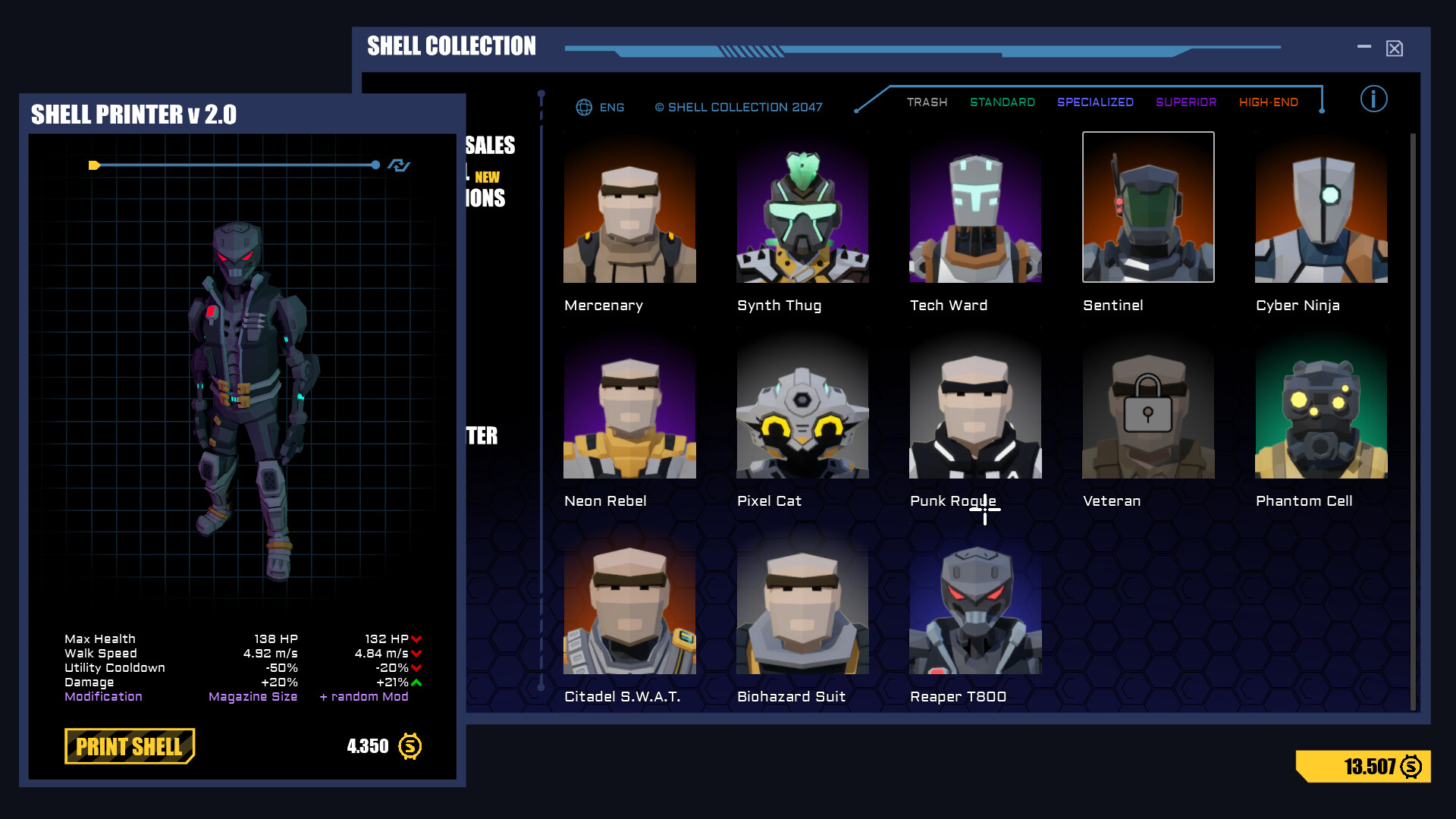
Task: Toggle the HIGH-END rarity filter
Action: click(1269, 102)
